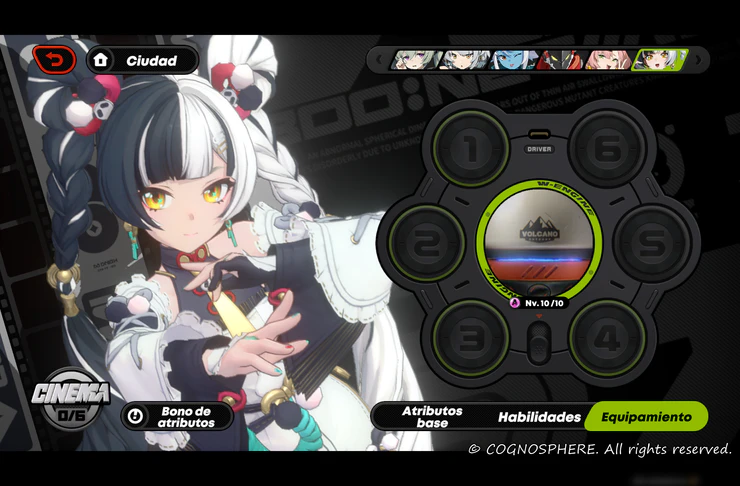Click the left arrow of the character strip
The image size is (740, 486).
[x=378, y=60]
